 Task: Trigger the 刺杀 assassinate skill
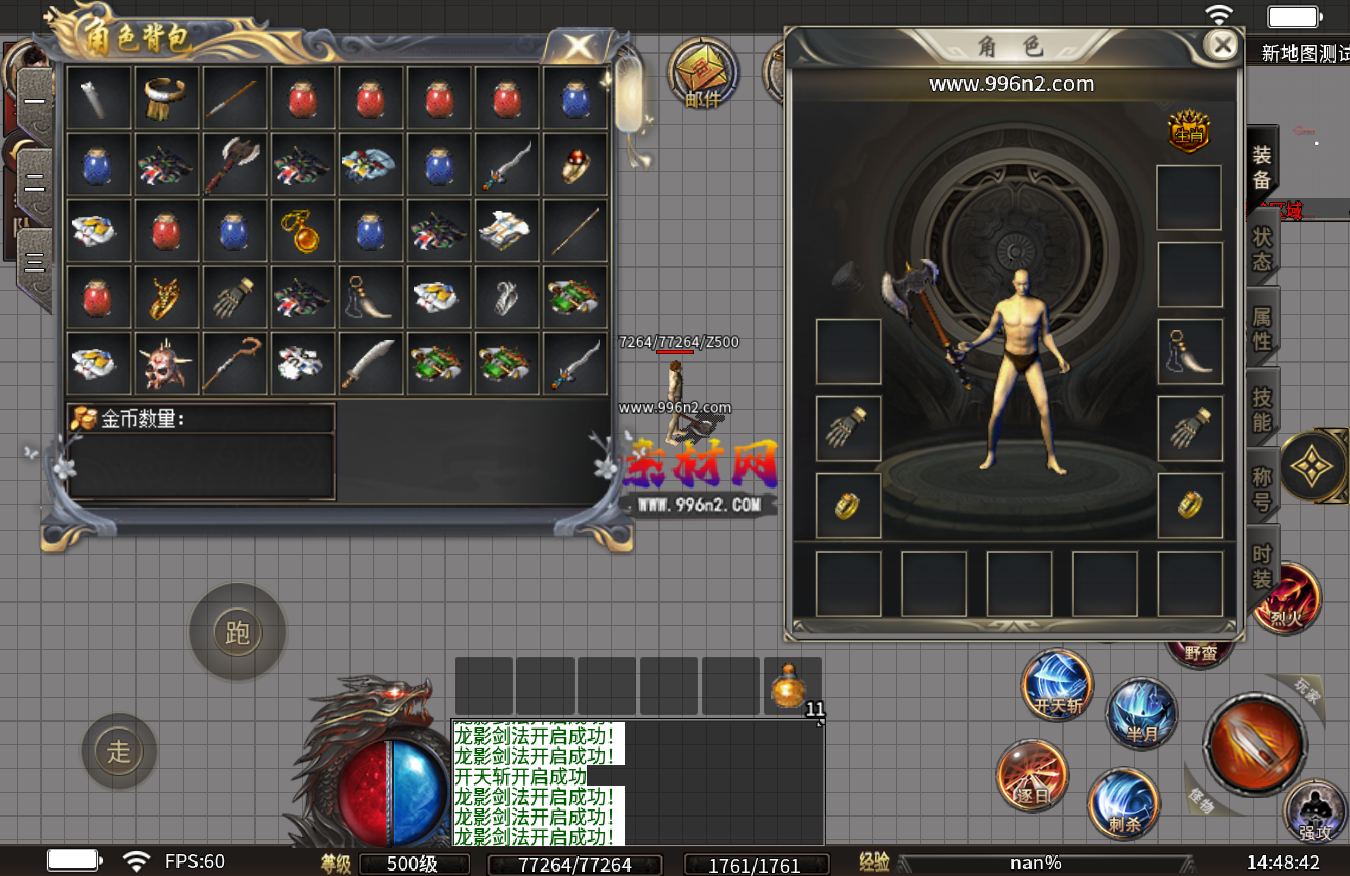[x=1124, y=803]
